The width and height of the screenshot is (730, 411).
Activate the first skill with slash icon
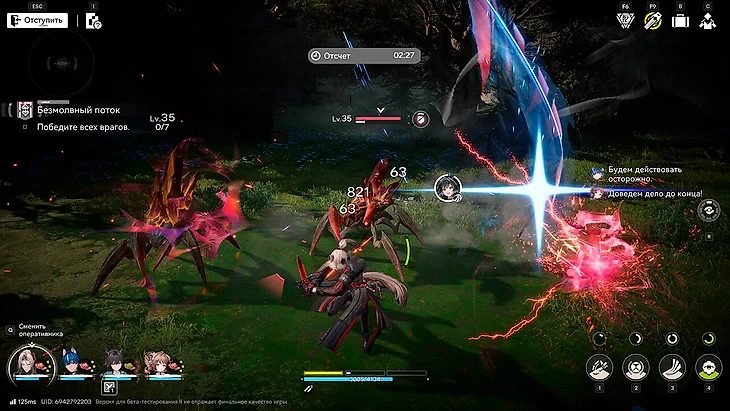pyautogui.click(x=600, y=367)
